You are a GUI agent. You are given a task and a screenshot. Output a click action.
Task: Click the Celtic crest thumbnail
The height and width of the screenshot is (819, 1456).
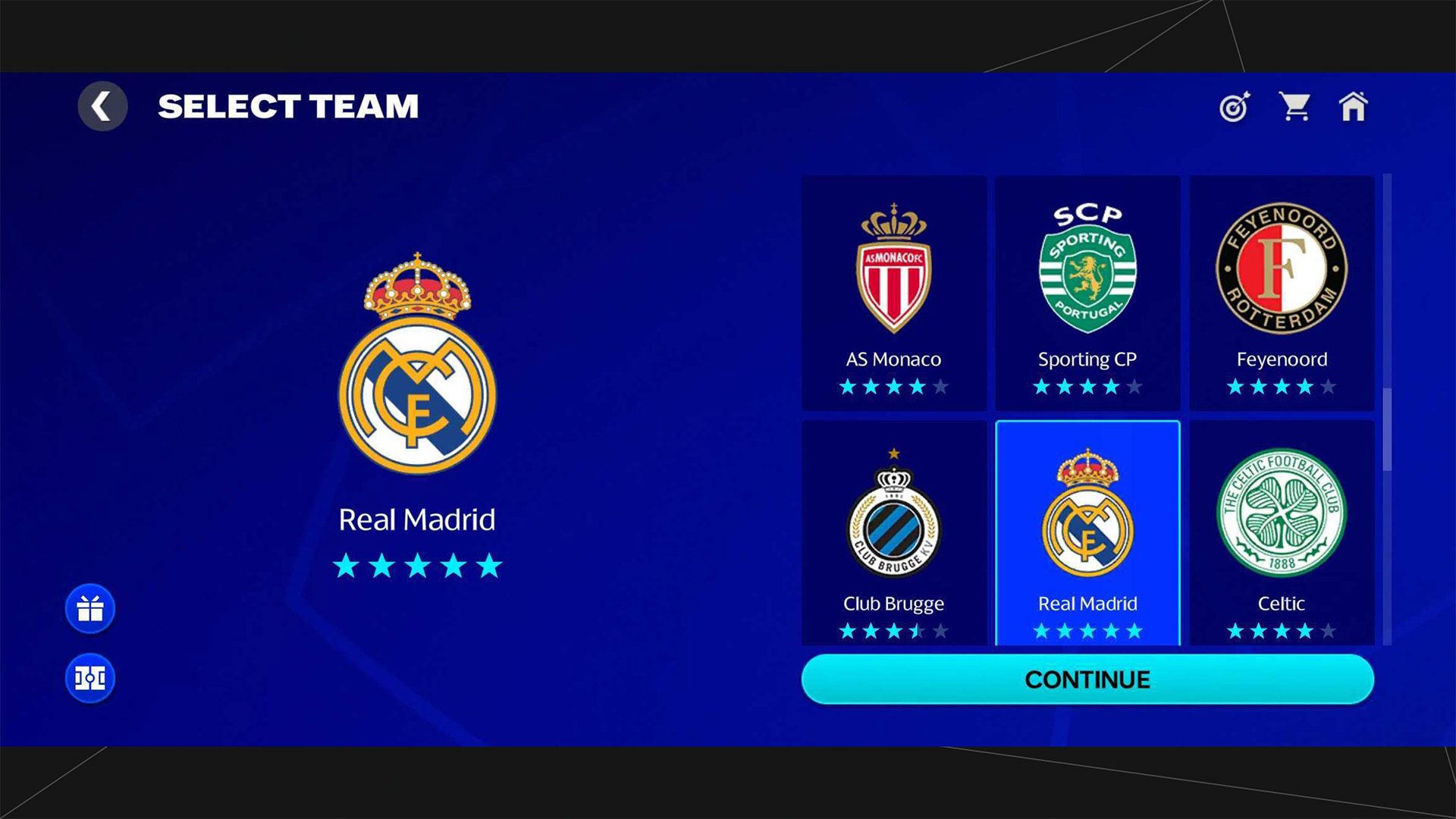coord(1280,513)
